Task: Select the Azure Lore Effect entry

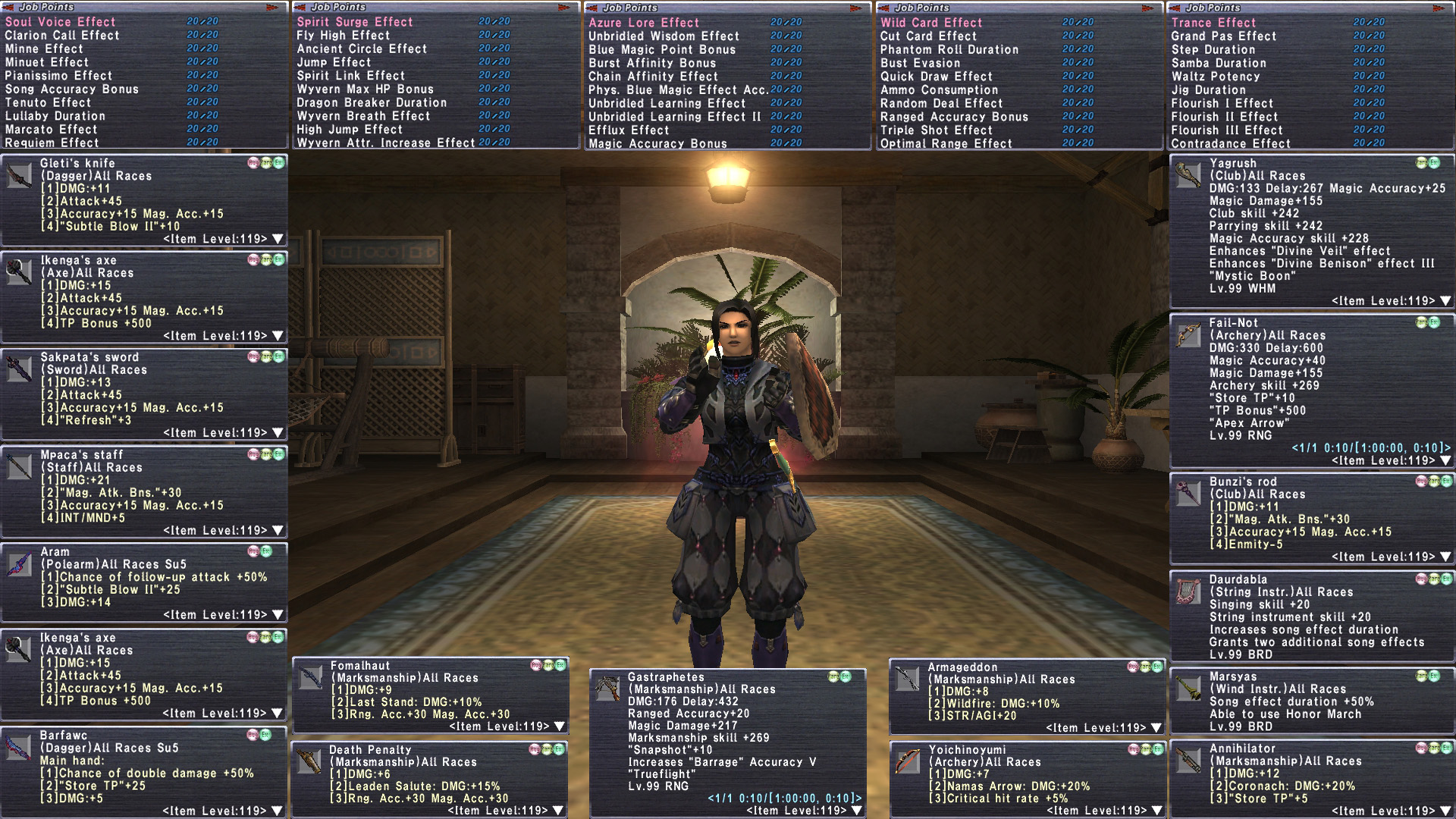Action: click(644, 23)
